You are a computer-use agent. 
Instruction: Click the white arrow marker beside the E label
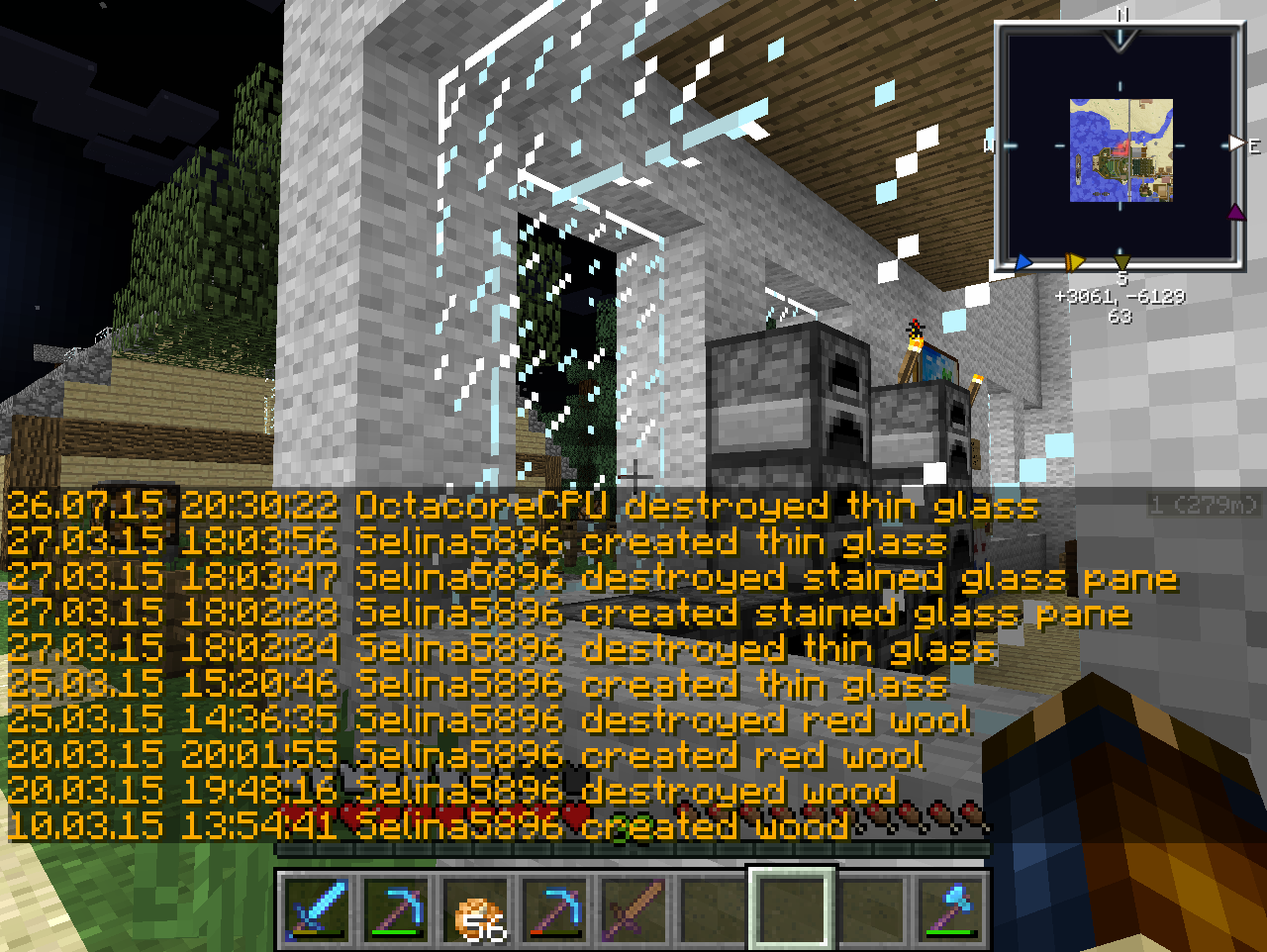(x=1236, y=144)
